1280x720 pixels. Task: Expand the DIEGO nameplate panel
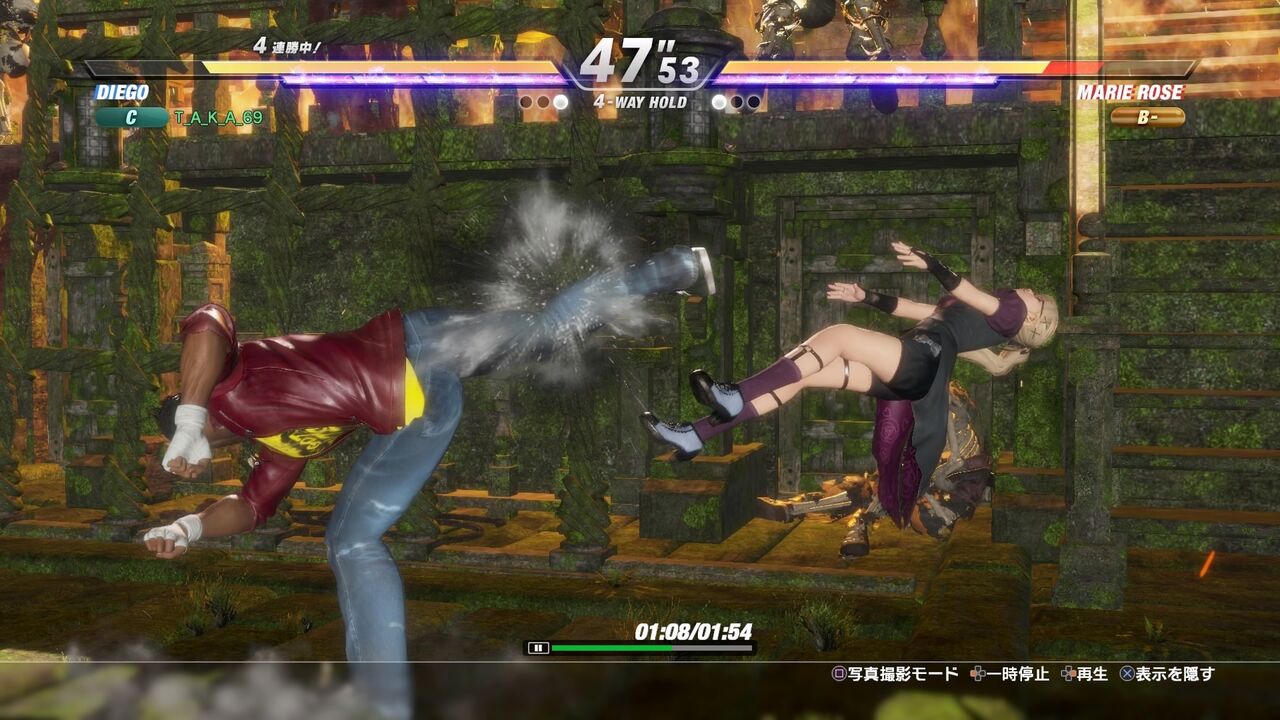[122, 93]
